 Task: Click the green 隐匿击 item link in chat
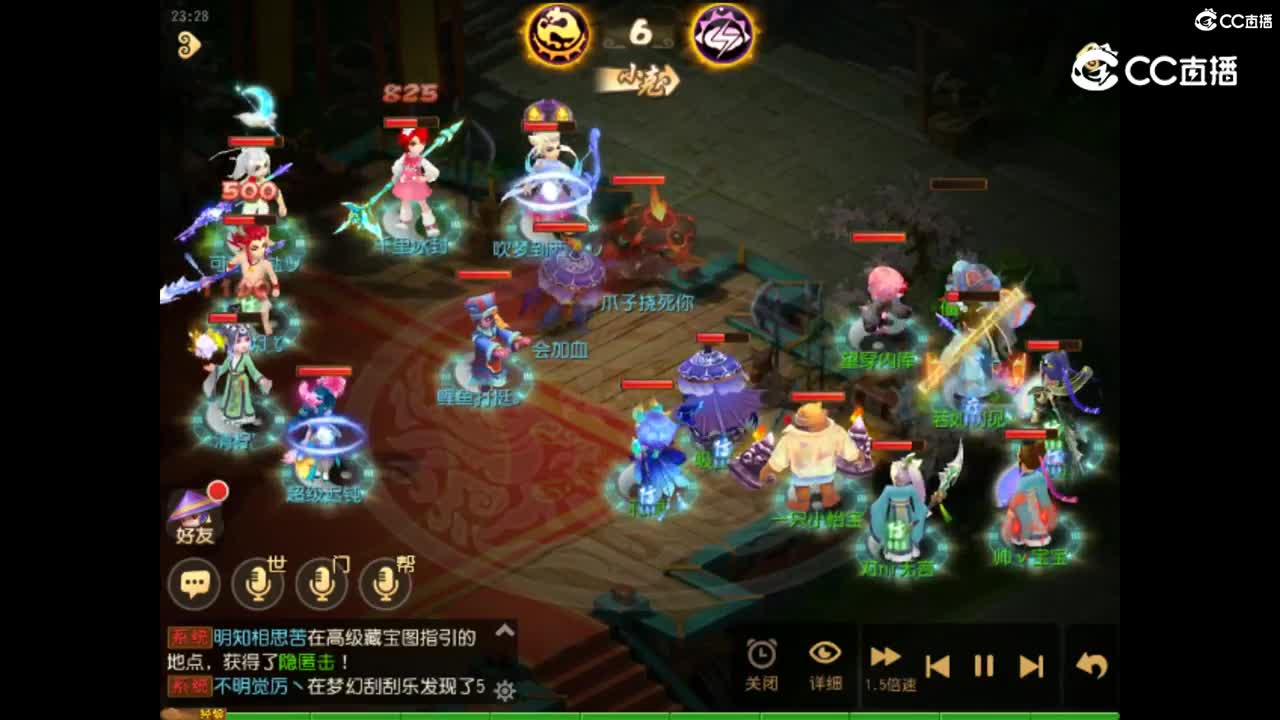pos(307,661)
